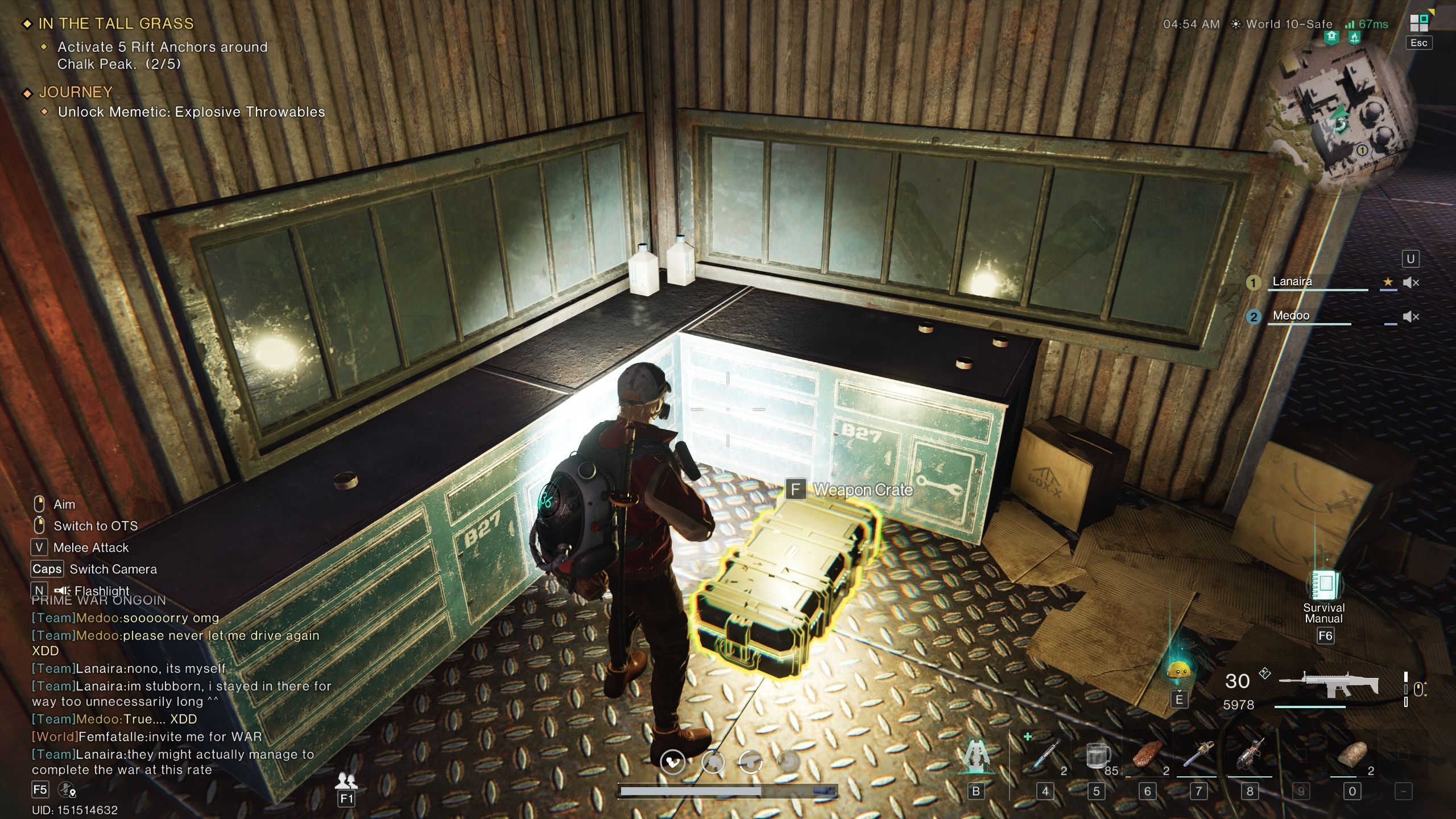Select the JOURNEY quest header in the tracker
The width and height of the screenshot is (1456, 819).
(75, 92)
